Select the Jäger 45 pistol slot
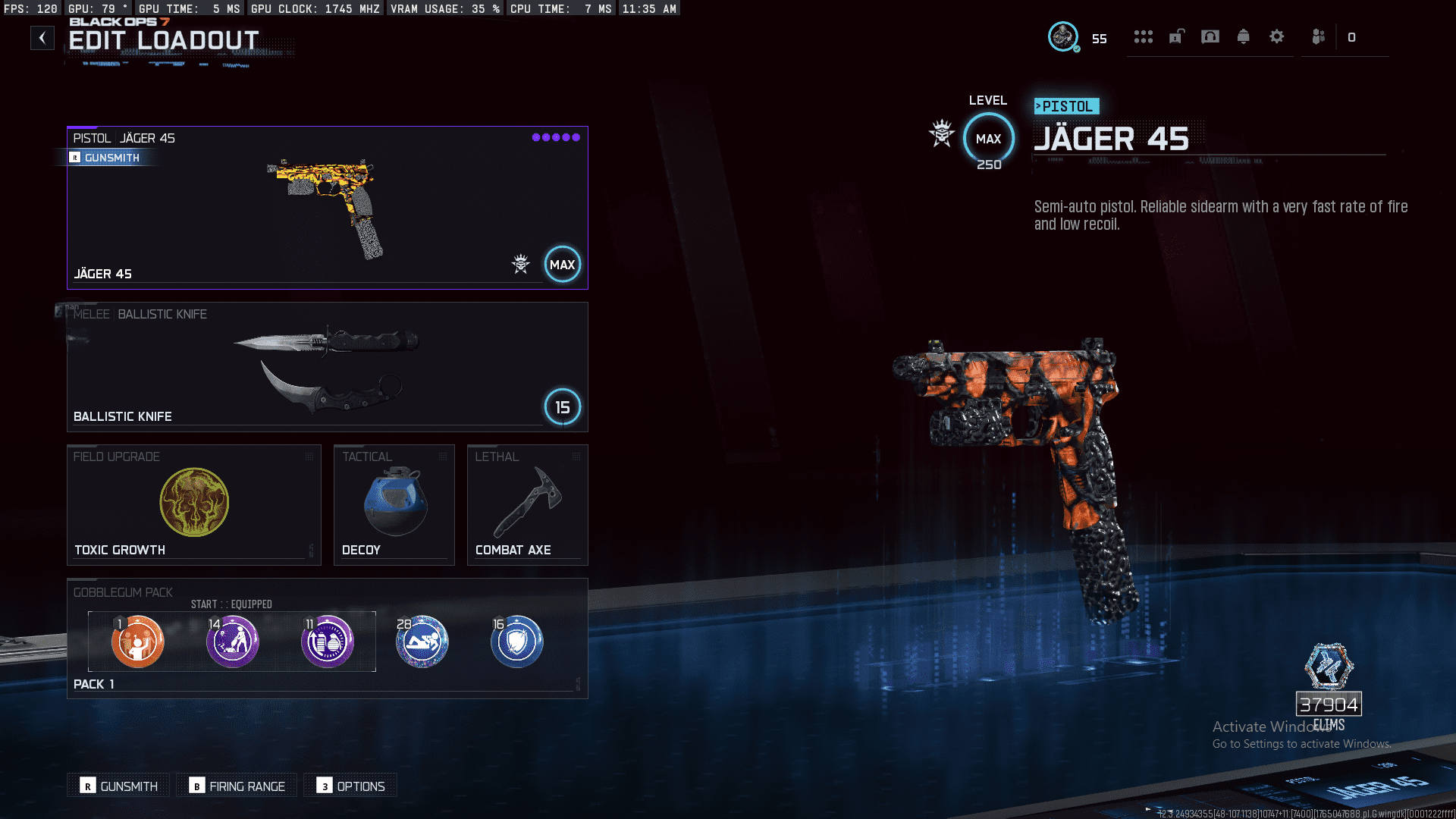Viewport: 1456px width, 819px height. [x=327, y=208]
